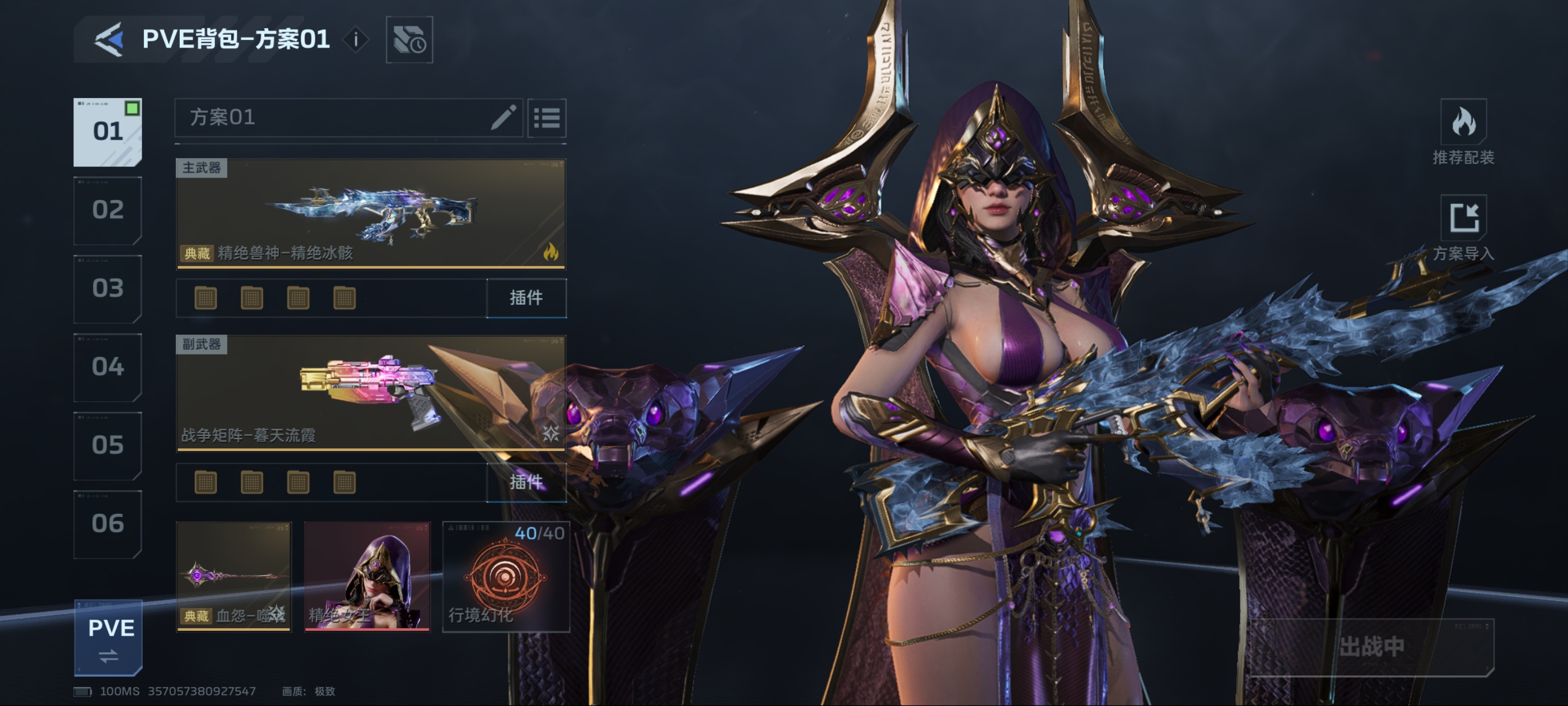The image size is (1568, 706).
Task: Open the info icon beside PVE背包 title
Action: coord(356,40)
